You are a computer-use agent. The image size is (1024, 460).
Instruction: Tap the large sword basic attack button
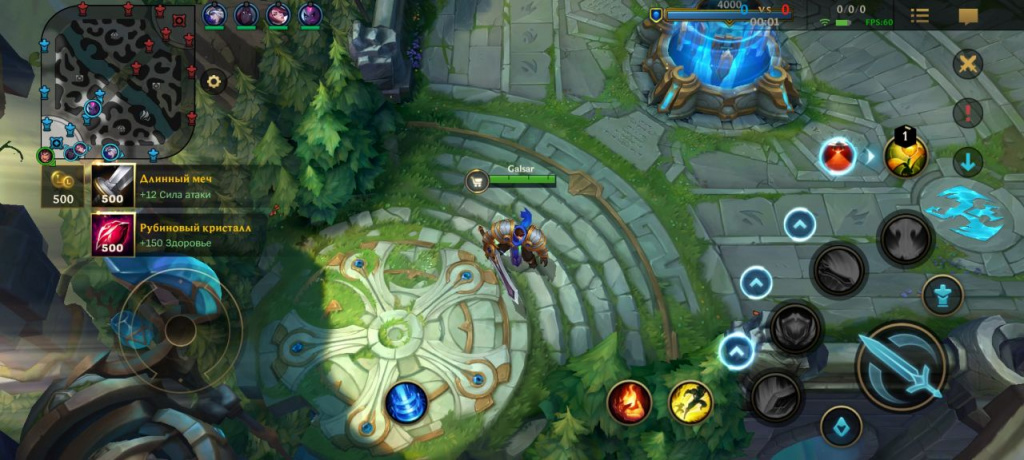[901, 367]
